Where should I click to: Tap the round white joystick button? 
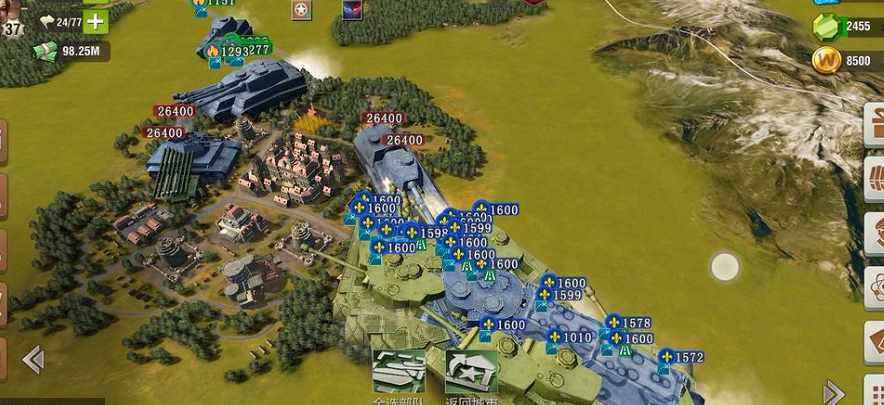(724, 267)
